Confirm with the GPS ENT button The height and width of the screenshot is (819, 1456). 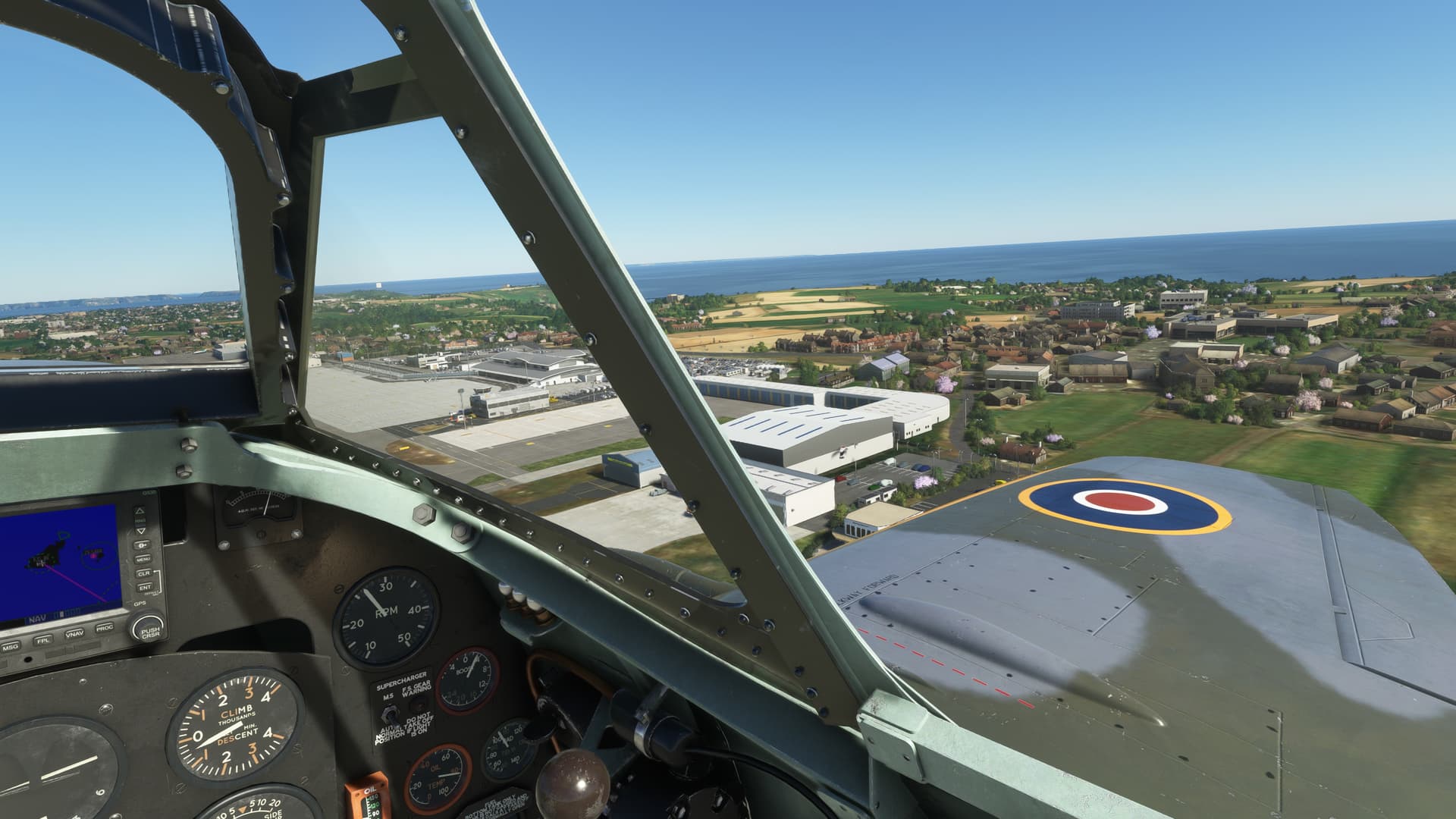coord(143,587)
